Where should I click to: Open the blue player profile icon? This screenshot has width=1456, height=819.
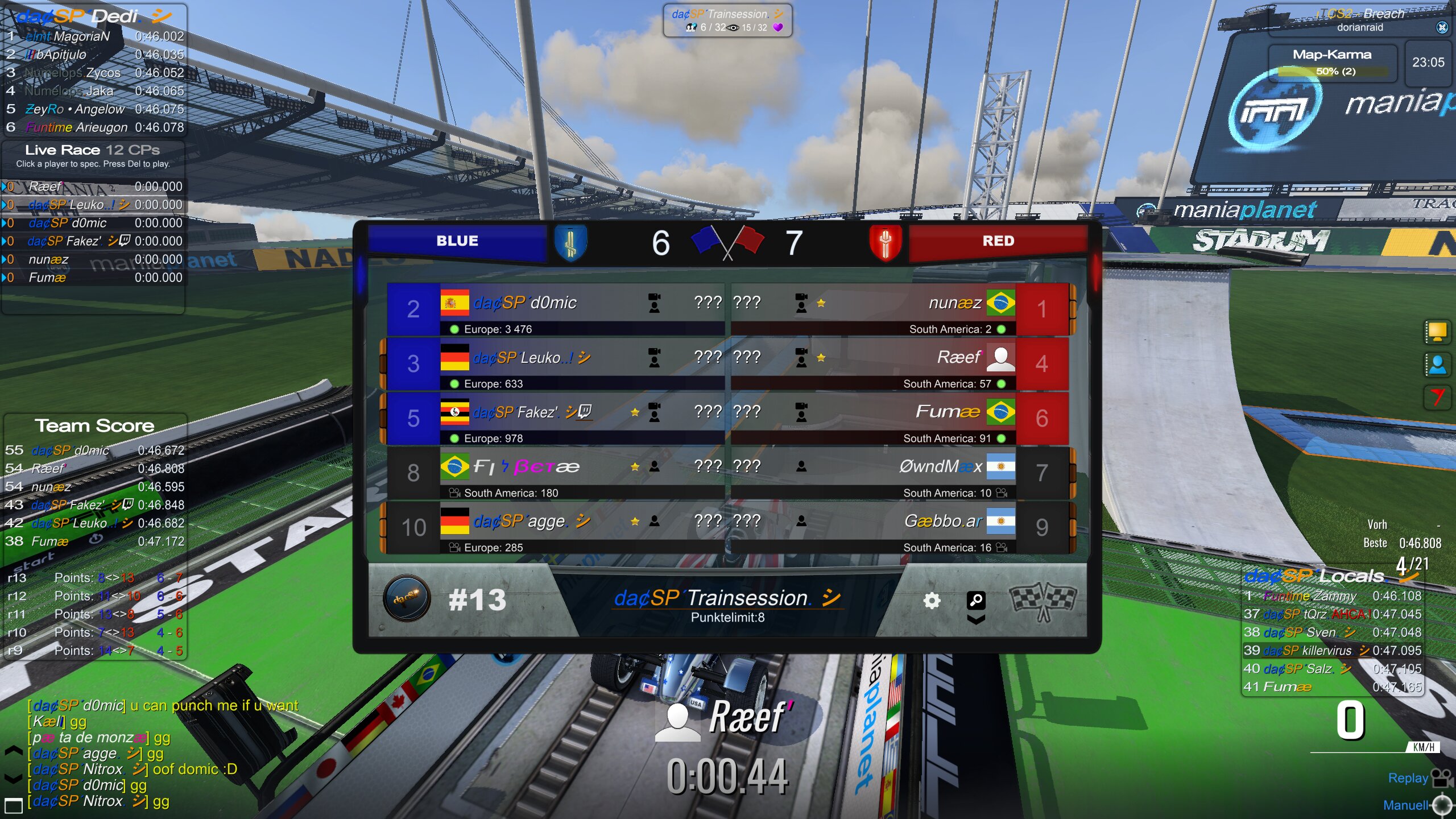pos(1437,365)
